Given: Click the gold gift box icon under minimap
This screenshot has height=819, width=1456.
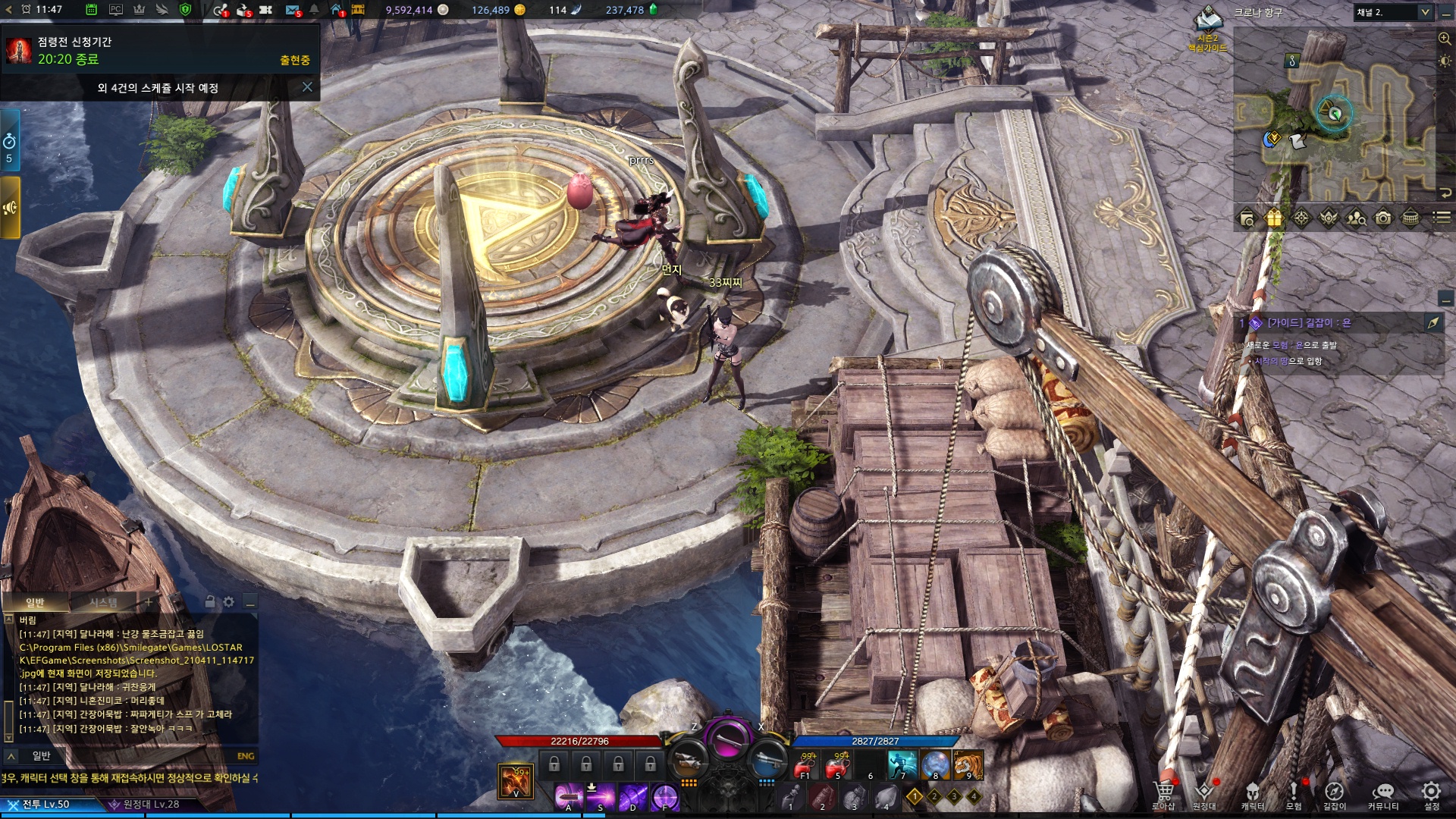Looking at the screenshot, I should pyautogui.click(x=1274, y=219).
